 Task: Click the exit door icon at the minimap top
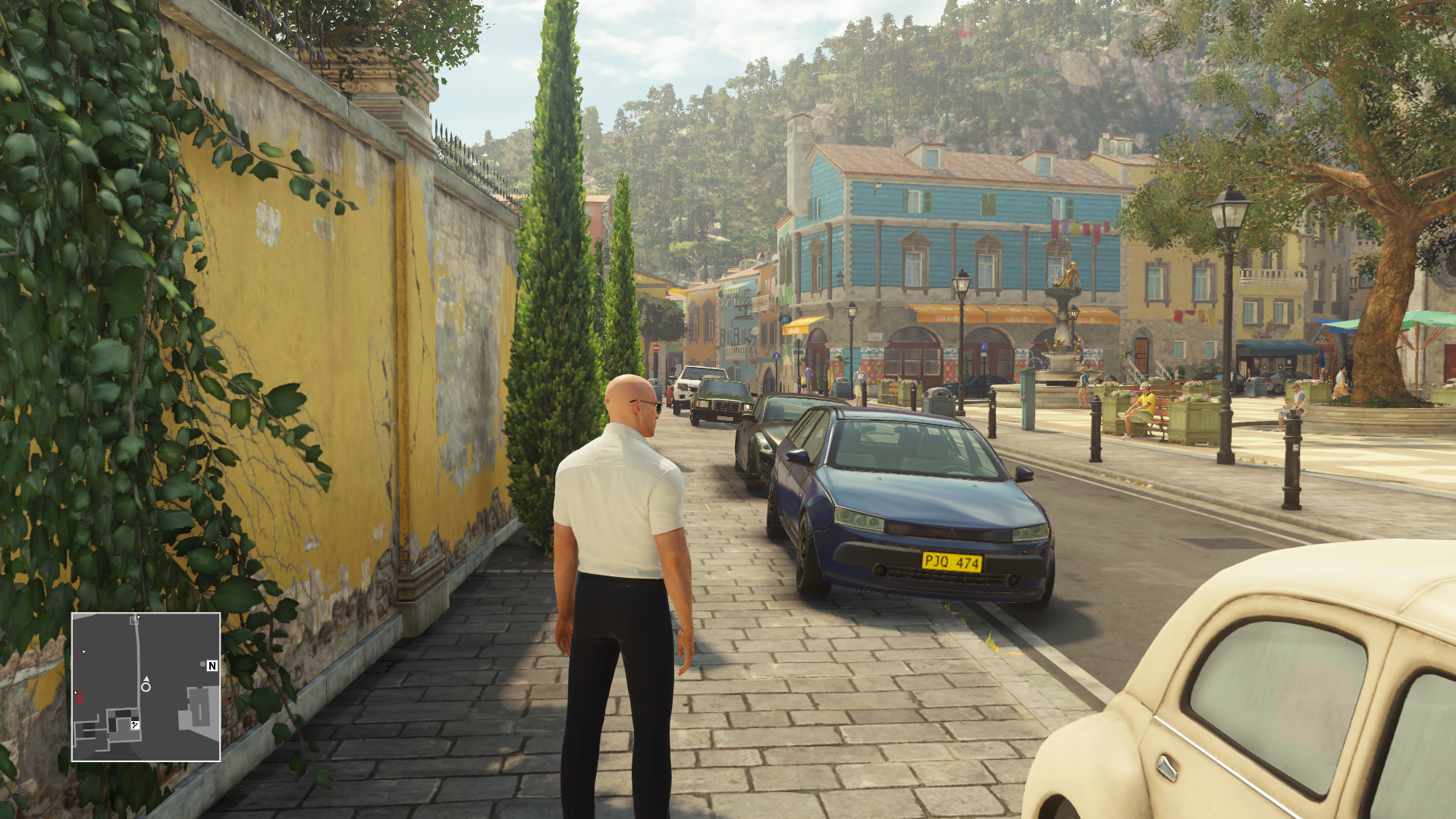click(134, 621)
